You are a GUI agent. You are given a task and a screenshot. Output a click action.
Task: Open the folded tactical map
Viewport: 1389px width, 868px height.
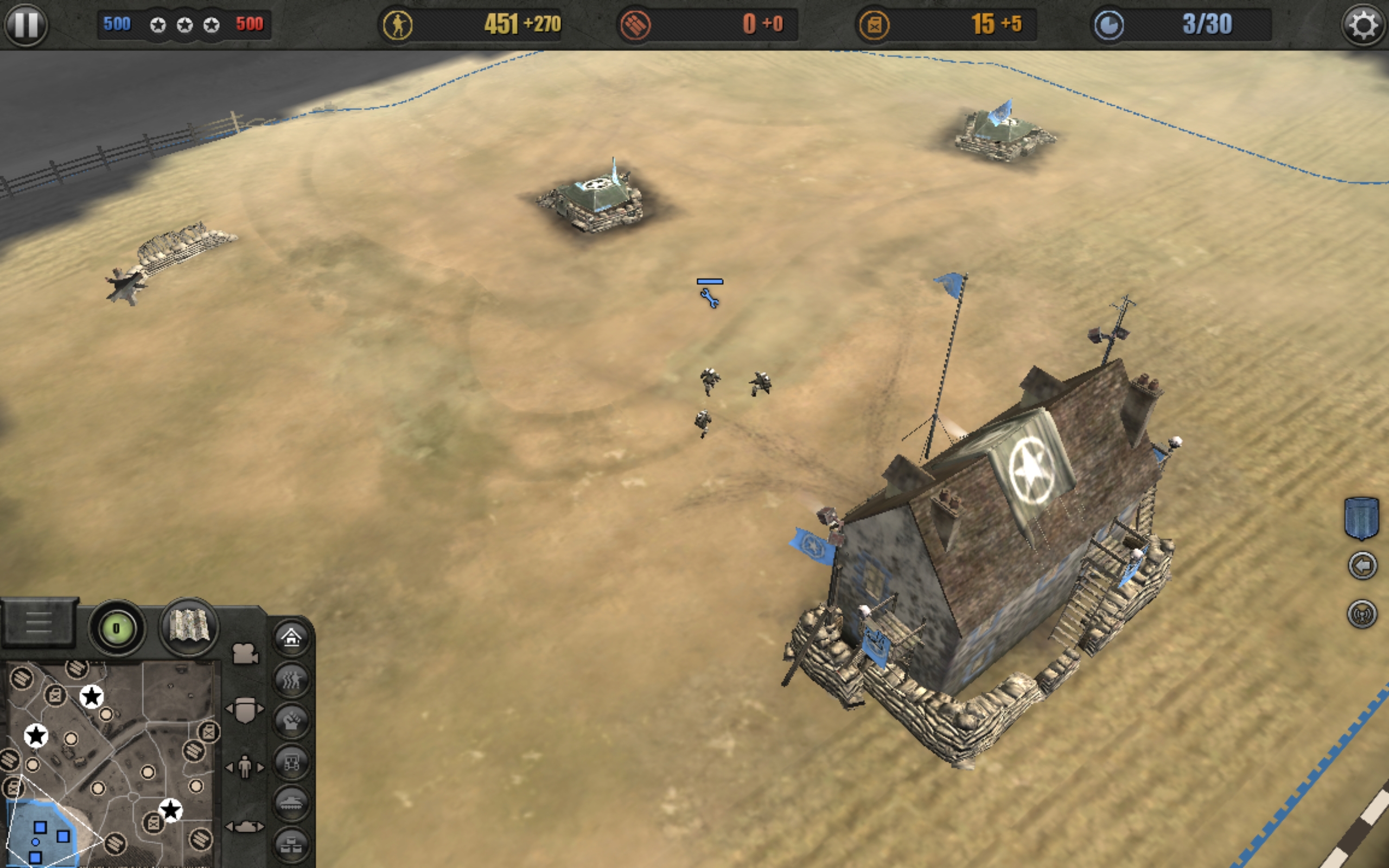(x=189, y=627)
